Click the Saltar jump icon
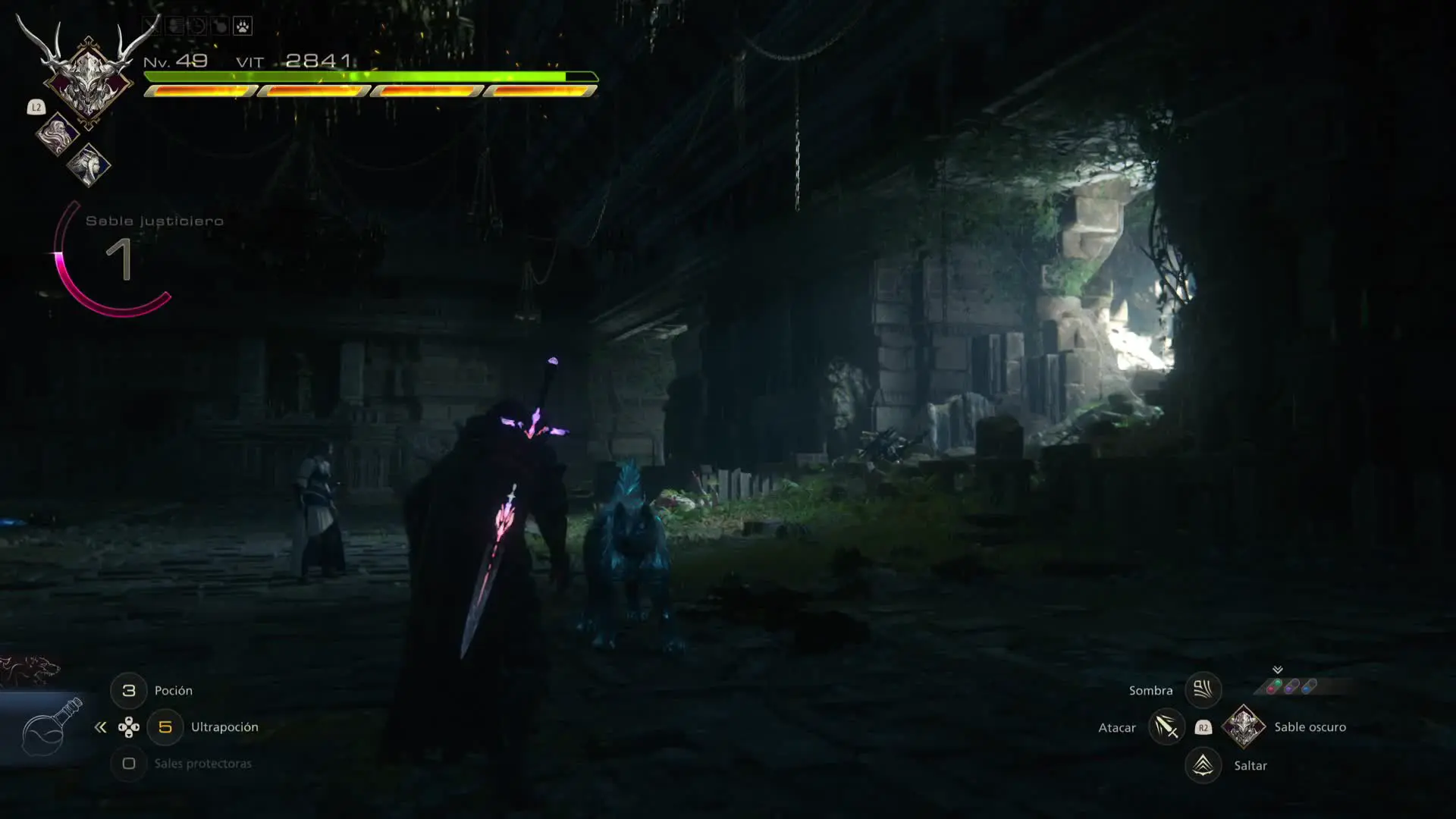 click(x=1203, y=765)
